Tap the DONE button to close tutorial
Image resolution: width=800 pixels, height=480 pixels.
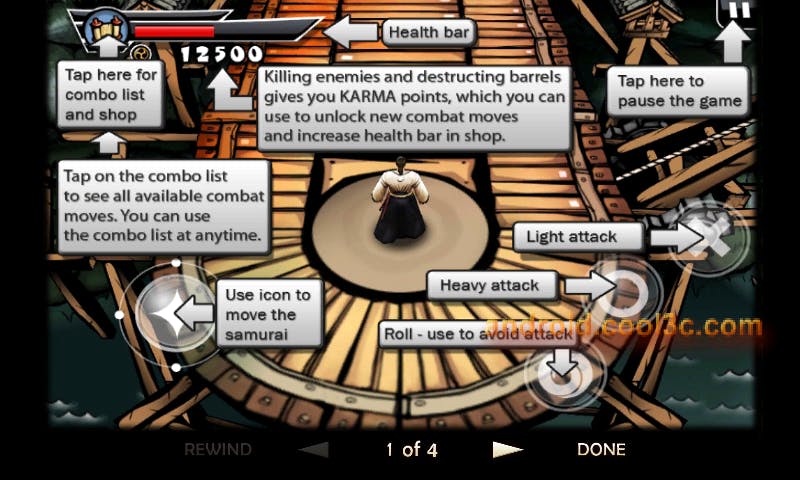pyautogui.click(x=601, y=450)
